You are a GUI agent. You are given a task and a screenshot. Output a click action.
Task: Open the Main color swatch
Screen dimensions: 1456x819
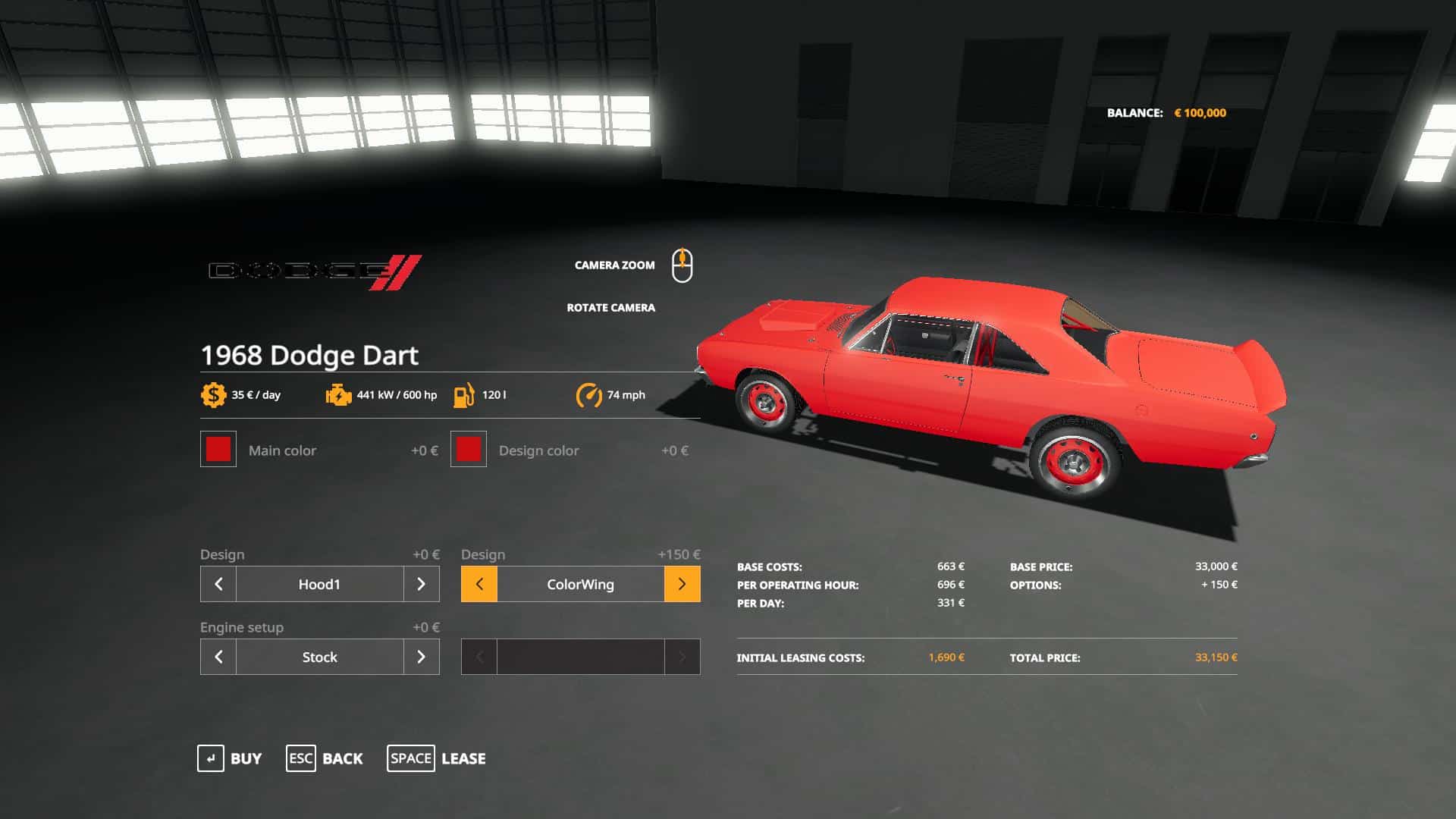218,450
